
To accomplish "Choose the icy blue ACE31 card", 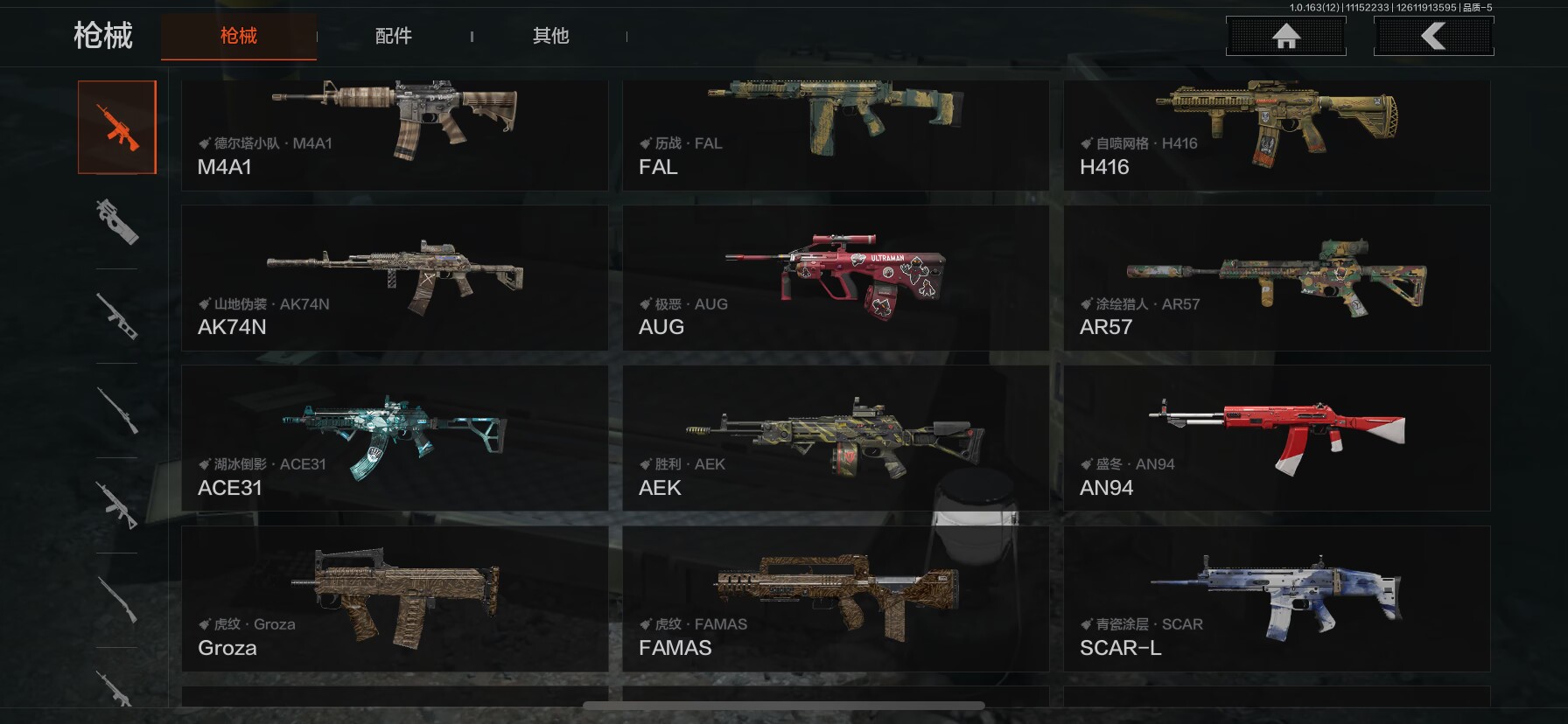I will 394,438.
